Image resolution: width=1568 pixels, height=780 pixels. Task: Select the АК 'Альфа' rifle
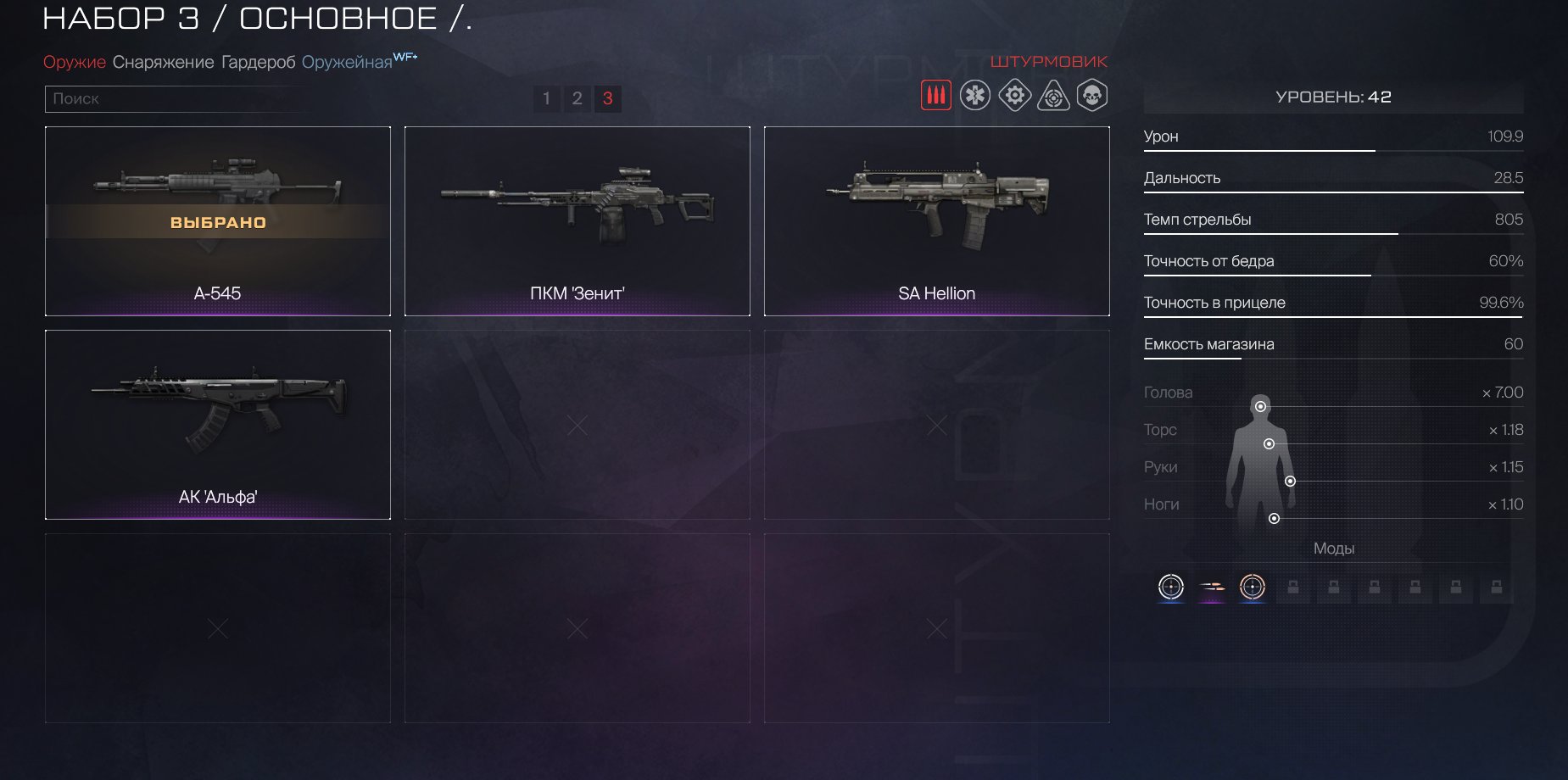click(x=218, y=425)
